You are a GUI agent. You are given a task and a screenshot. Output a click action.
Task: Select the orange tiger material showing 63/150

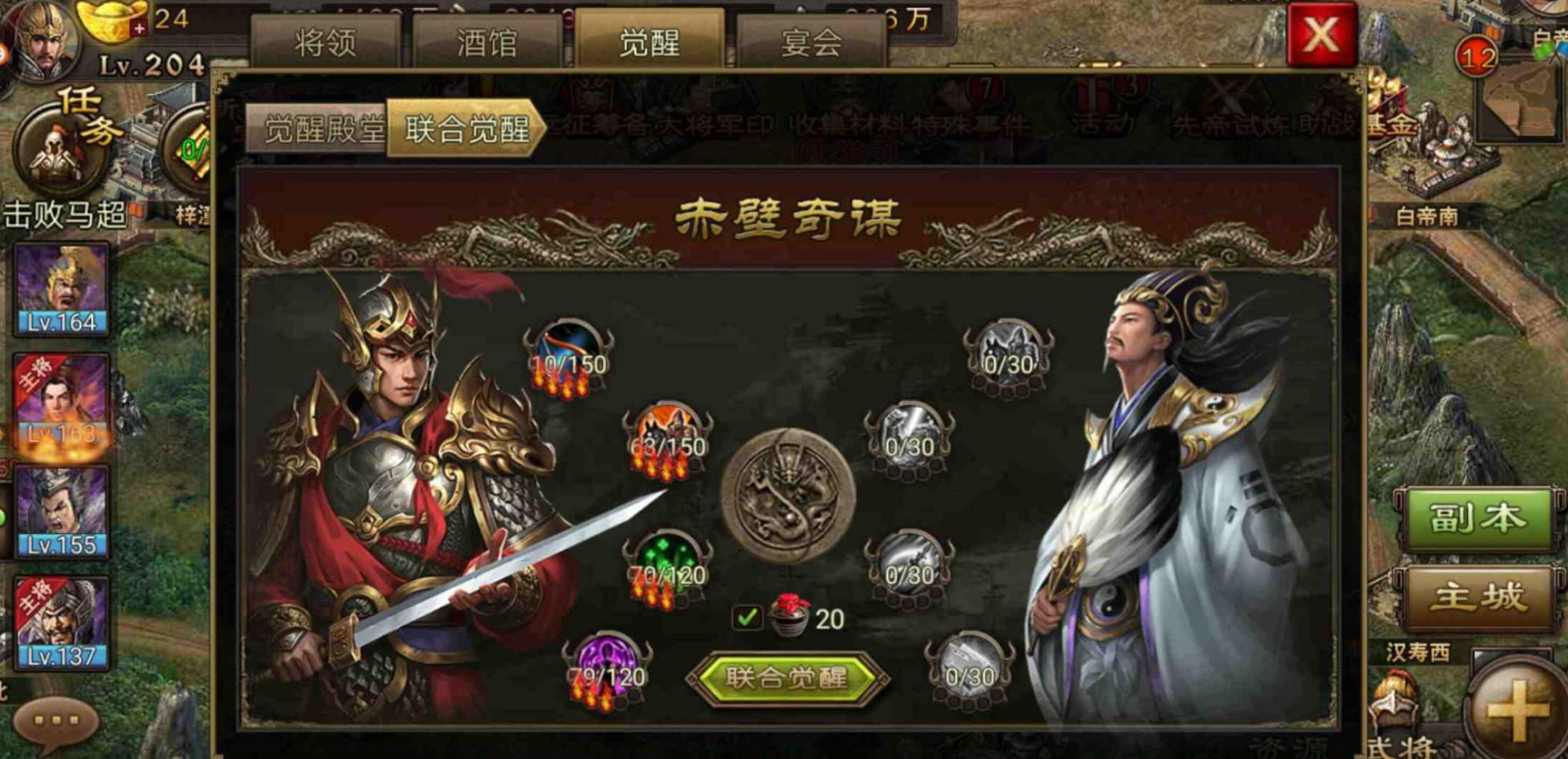click(x=665, y=430)
